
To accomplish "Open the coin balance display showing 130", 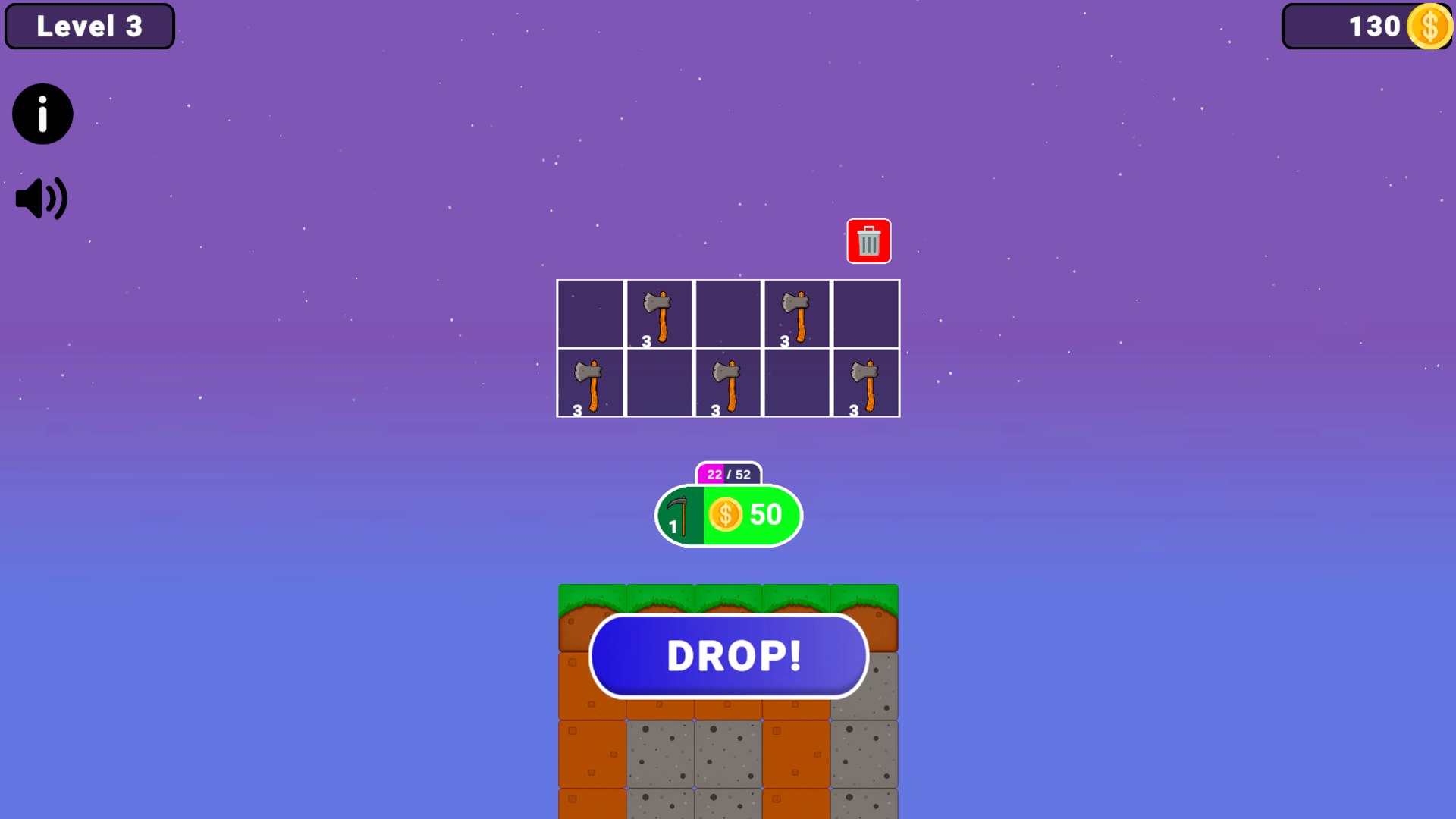I will click(x=1367, y=26).
